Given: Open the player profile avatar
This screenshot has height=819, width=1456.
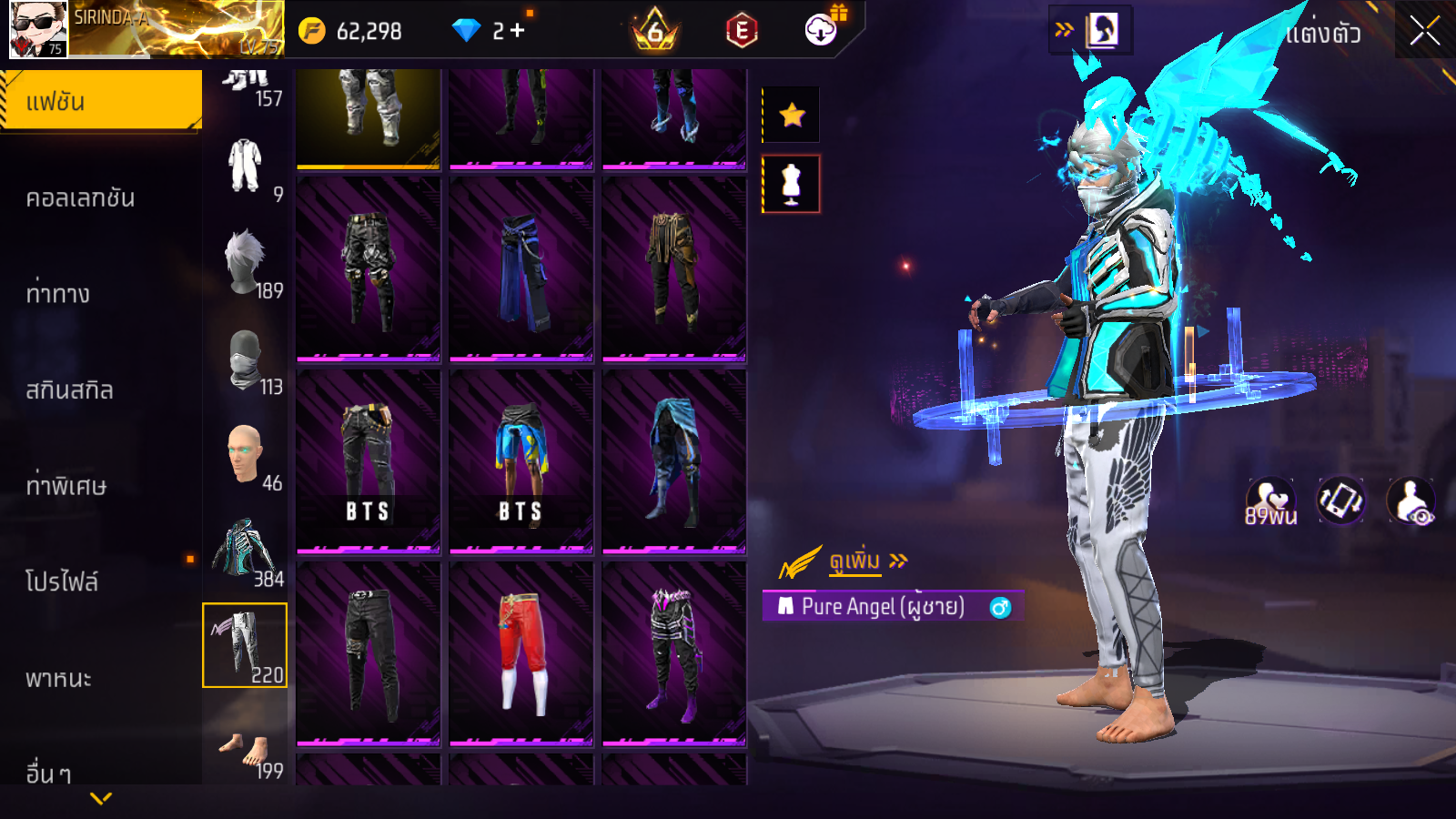Looking at the screenshot, I should click(38, 29).
